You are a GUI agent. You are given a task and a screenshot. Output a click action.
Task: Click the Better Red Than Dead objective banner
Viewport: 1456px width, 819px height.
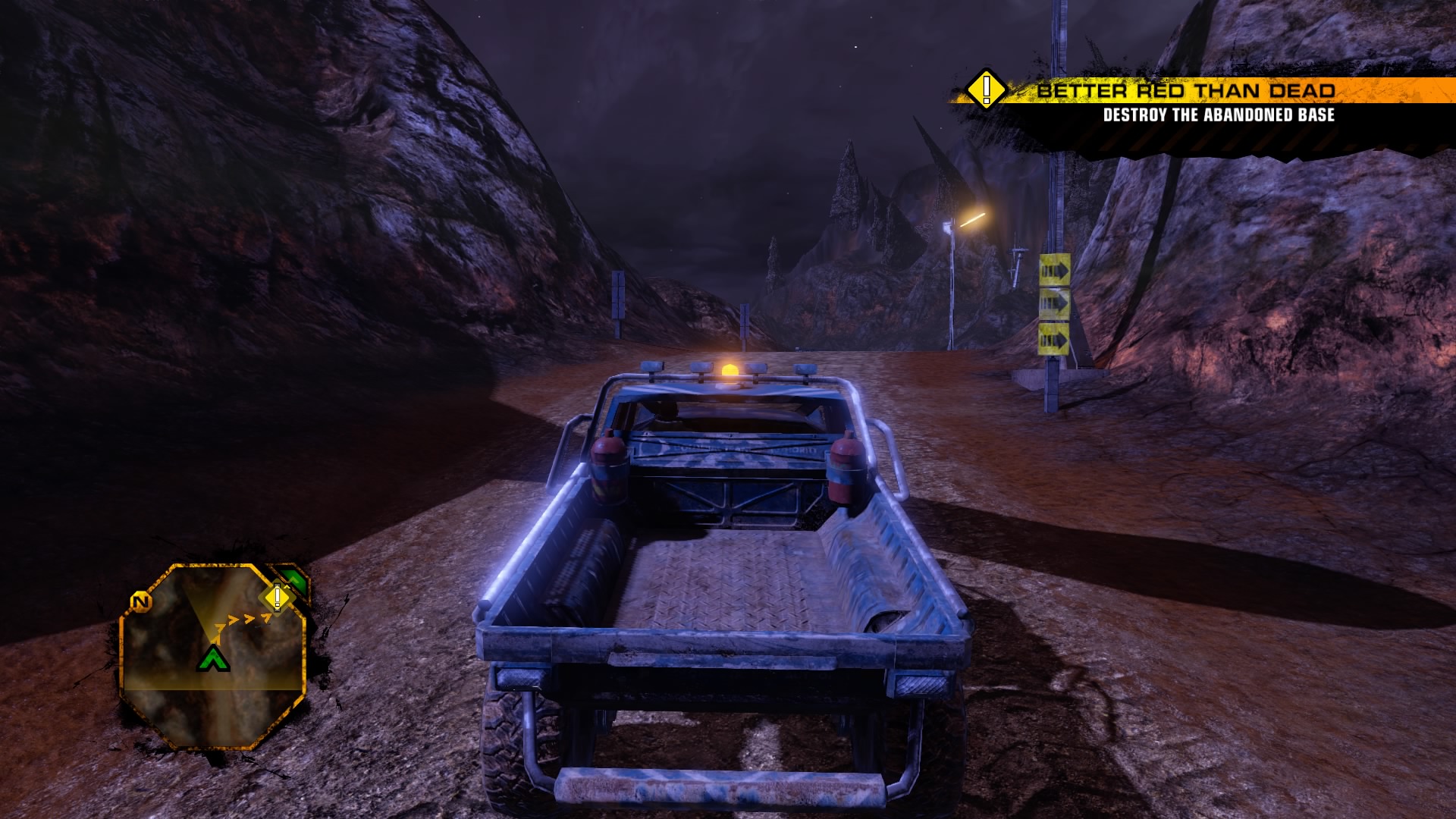click(x=1185, y=91)
